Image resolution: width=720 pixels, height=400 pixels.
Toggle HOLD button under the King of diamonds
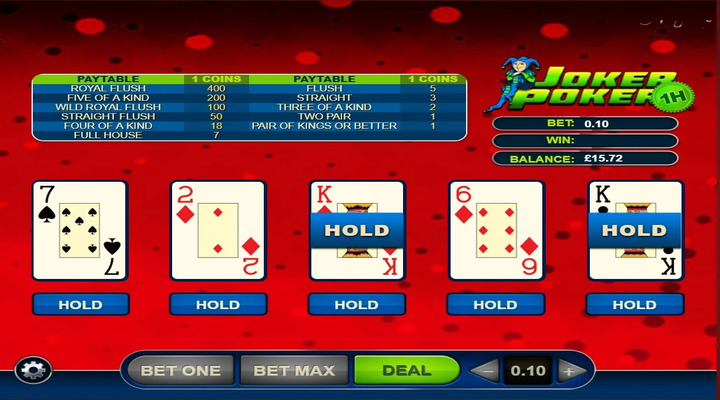click(356, 304)
